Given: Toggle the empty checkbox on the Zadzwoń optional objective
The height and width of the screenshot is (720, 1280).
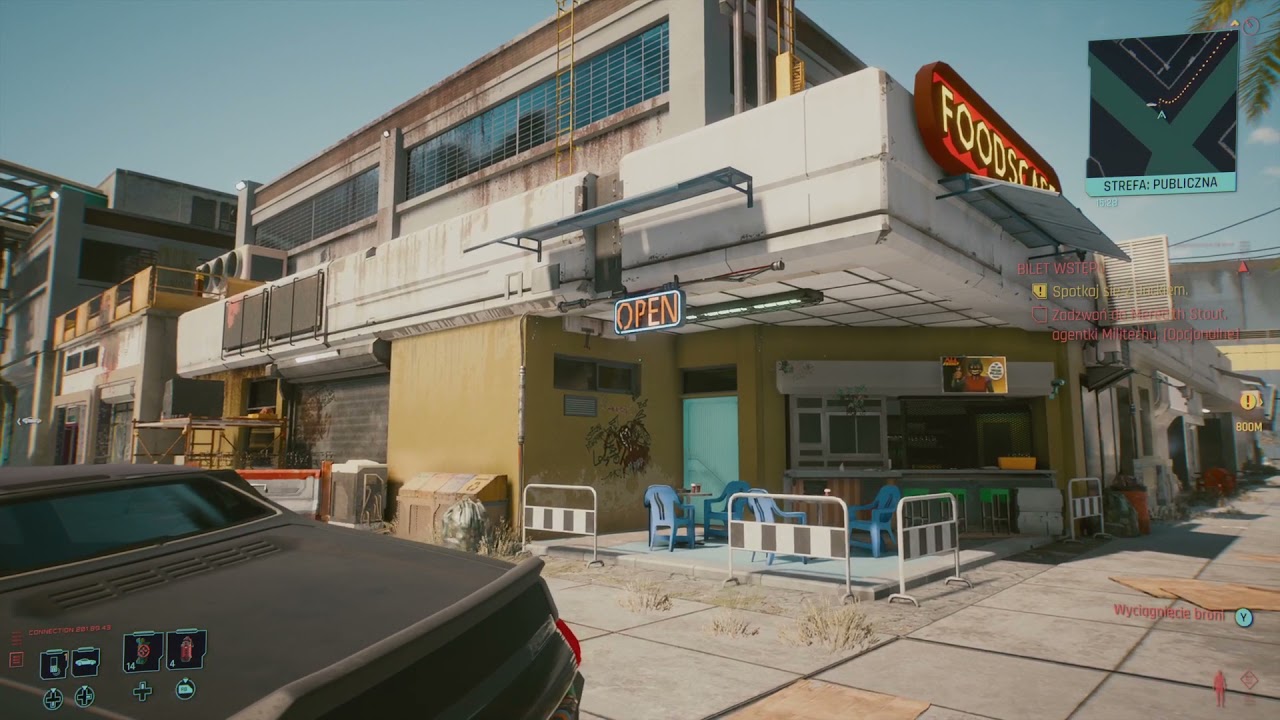Looking at the screenshot, I should point(1041,314).
